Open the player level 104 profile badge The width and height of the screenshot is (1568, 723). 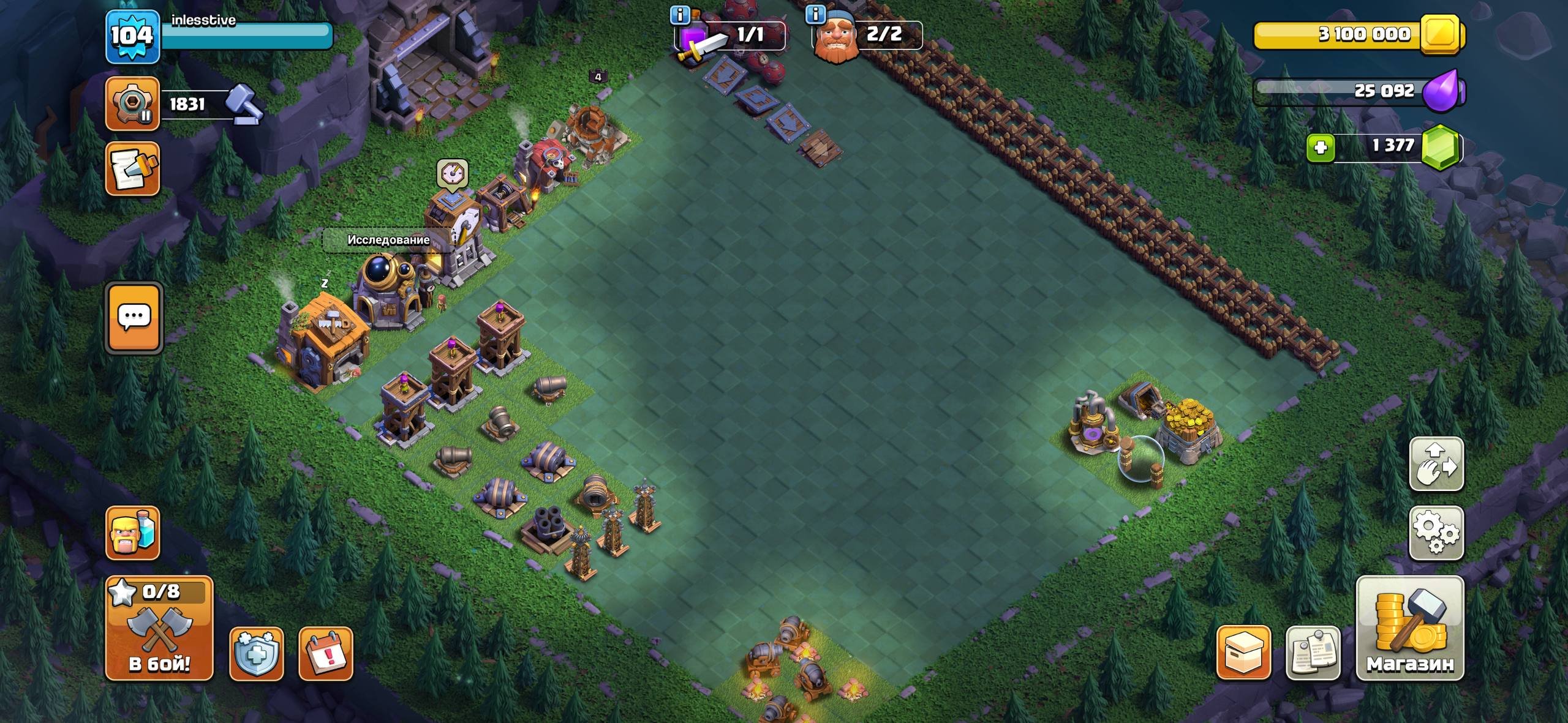click(x=132, y=37)
